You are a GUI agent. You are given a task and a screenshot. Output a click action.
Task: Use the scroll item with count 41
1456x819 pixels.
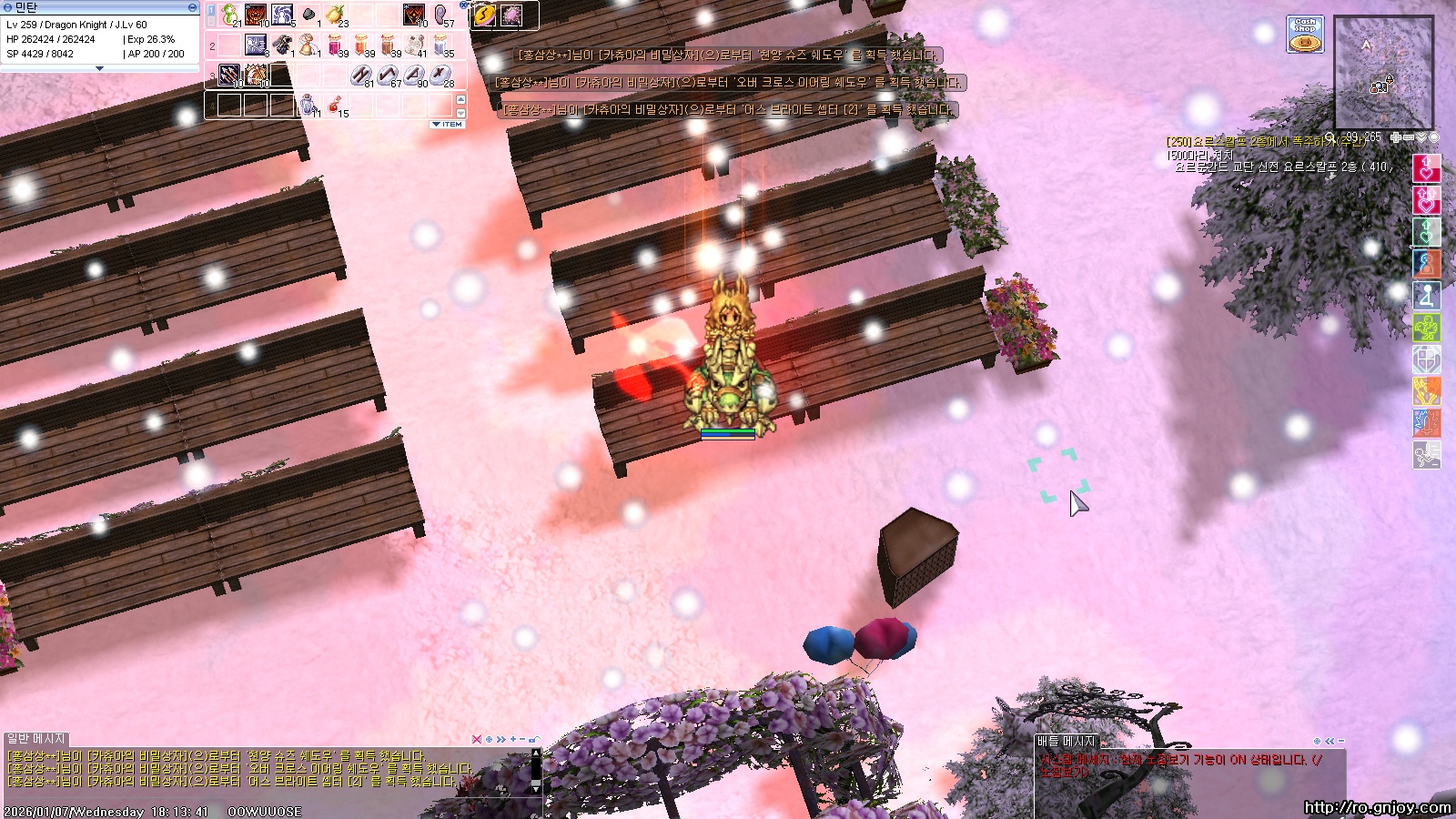415,45
